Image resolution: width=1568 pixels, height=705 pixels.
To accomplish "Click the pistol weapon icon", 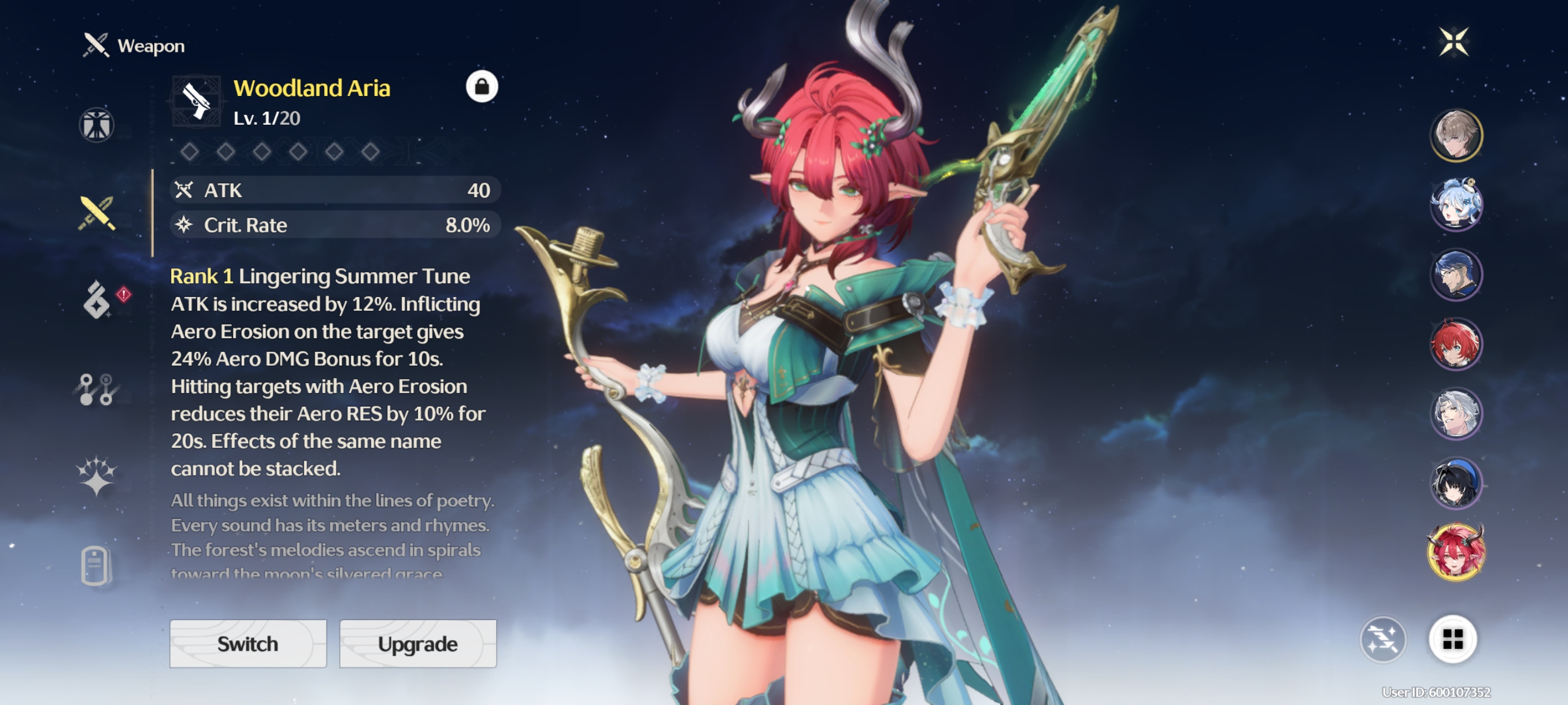I will [197, 101].
